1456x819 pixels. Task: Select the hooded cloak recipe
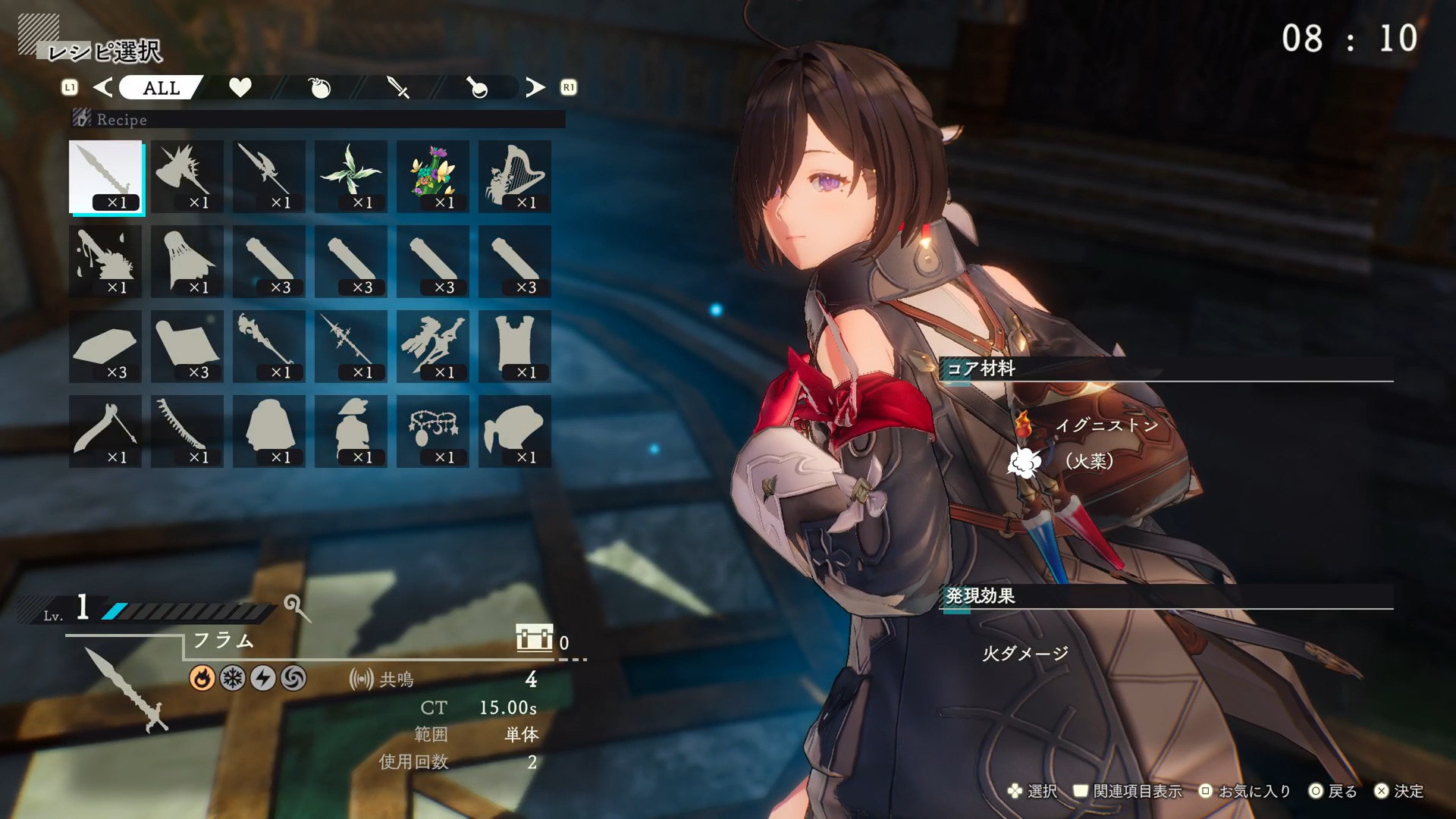click(269, 431)
